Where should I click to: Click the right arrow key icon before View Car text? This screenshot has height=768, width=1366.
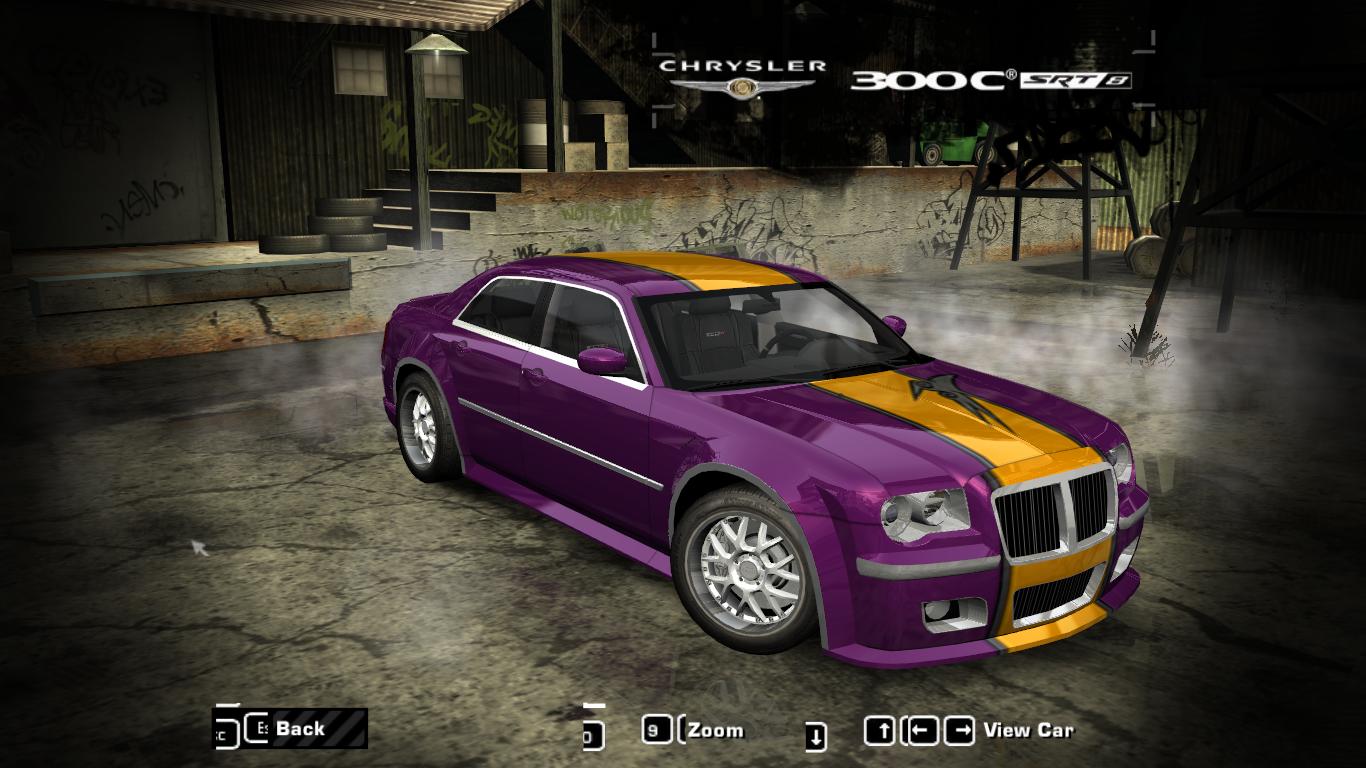[961, 730]
